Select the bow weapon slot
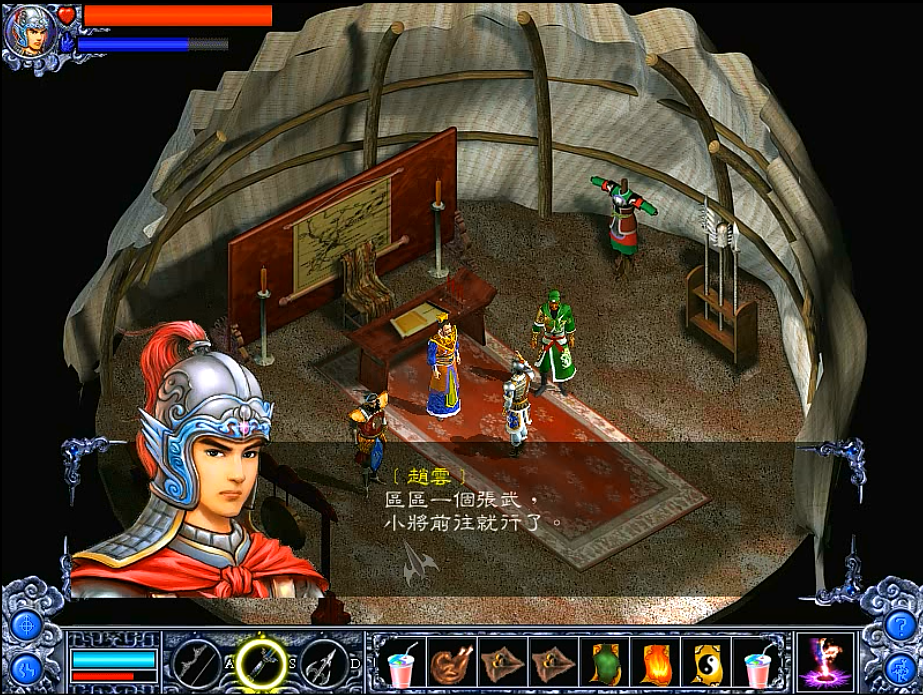923x695 pixels. 195,661
